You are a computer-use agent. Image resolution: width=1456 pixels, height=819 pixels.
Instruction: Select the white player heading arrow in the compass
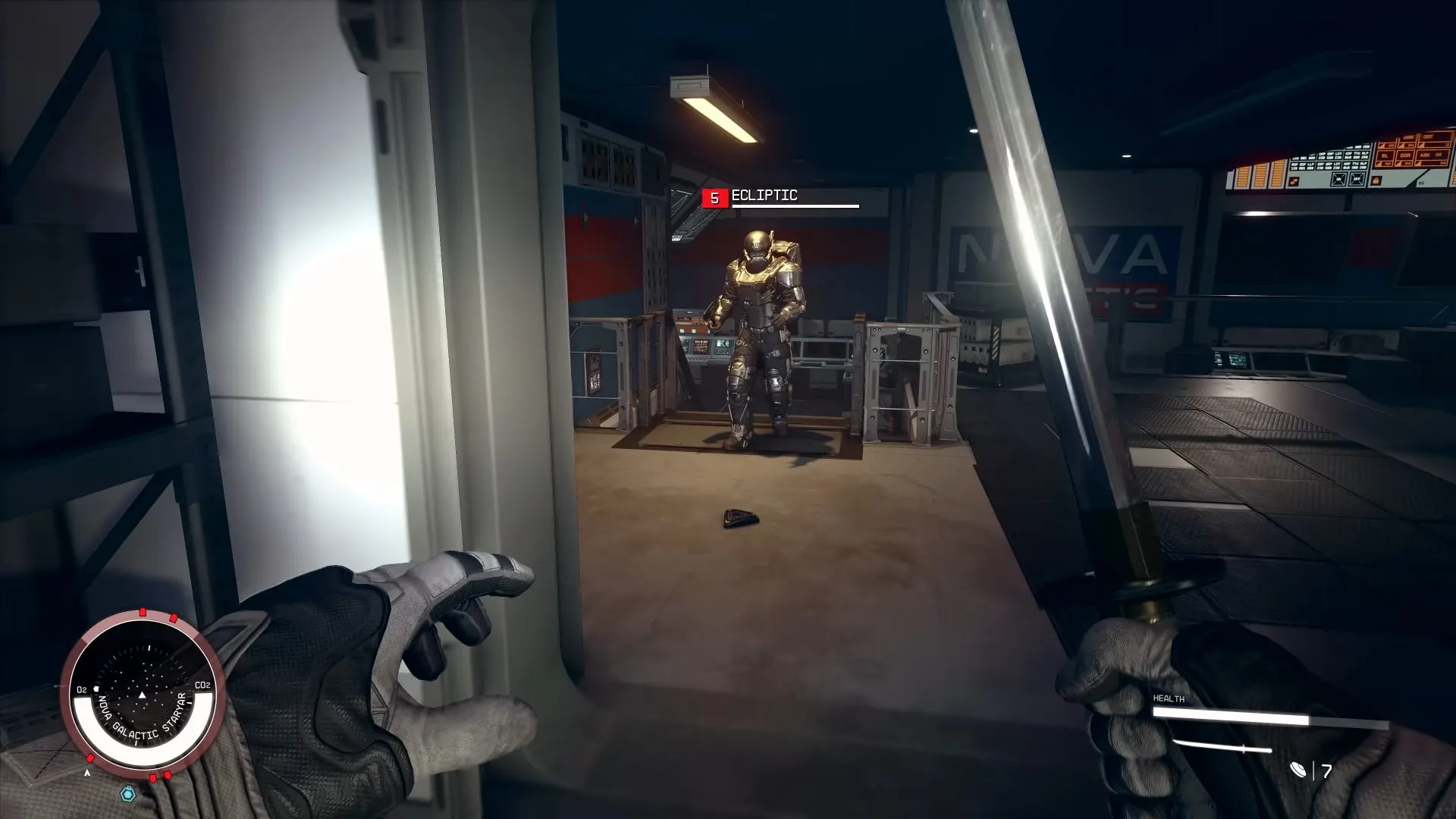[x=142, y=695]
